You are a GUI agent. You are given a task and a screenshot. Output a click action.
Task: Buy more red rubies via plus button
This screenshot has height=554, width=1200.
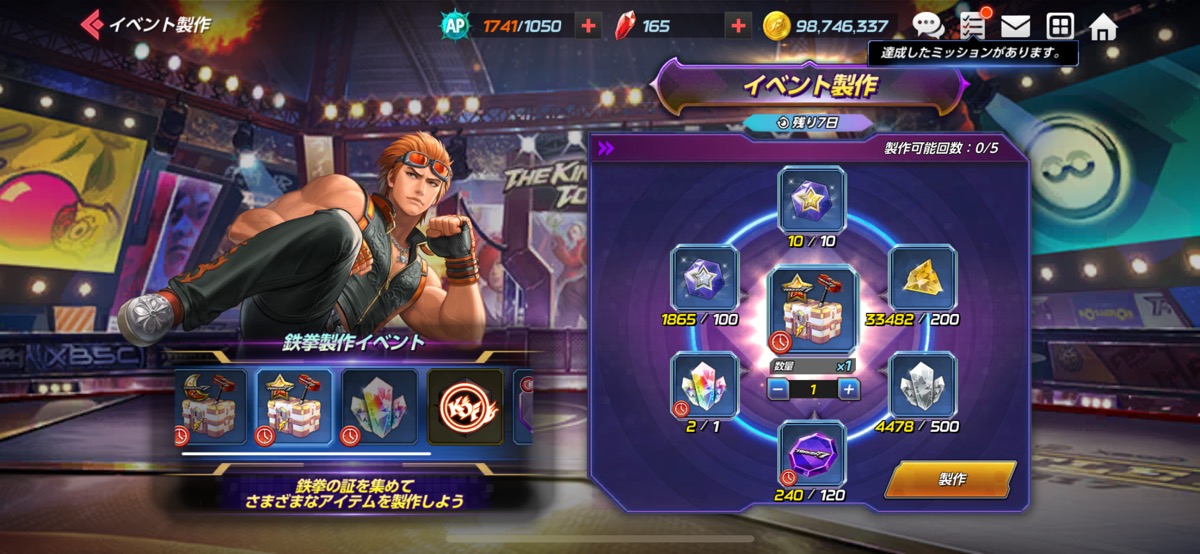point(739,26)
